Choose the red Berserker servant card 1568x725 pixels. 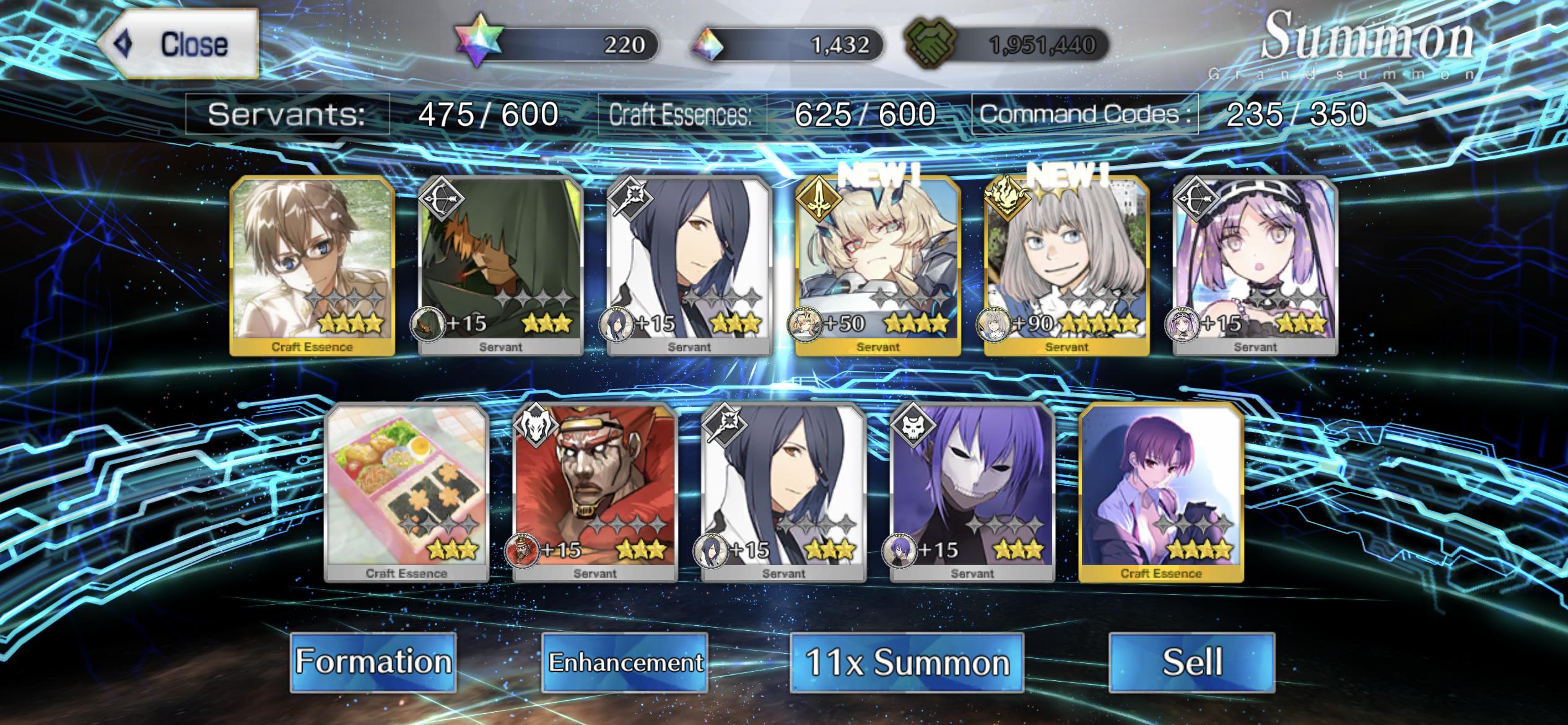point(595,493)
